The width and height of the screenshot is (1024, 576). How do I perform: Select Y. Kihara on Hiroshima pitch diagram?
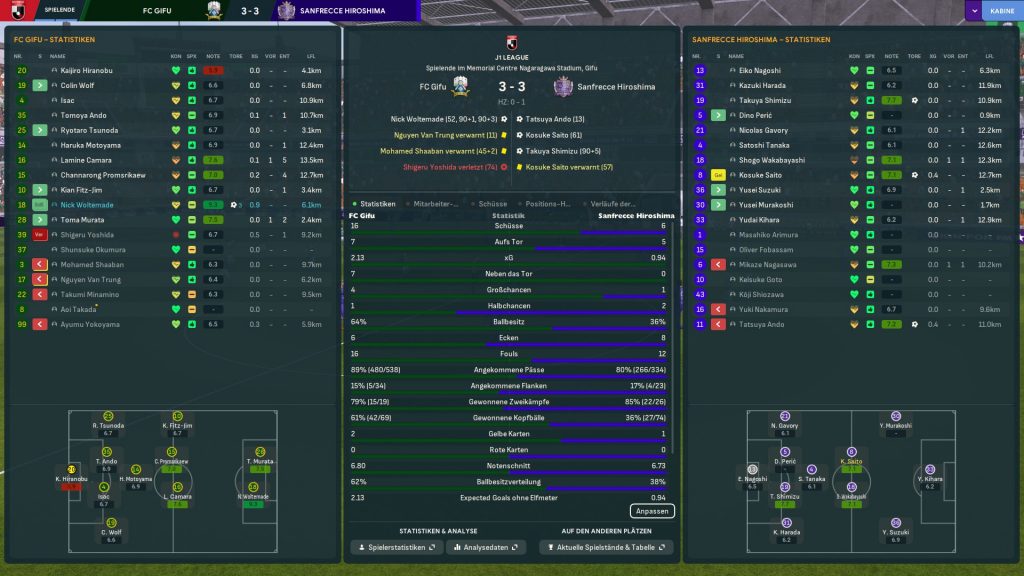point(929,473)
